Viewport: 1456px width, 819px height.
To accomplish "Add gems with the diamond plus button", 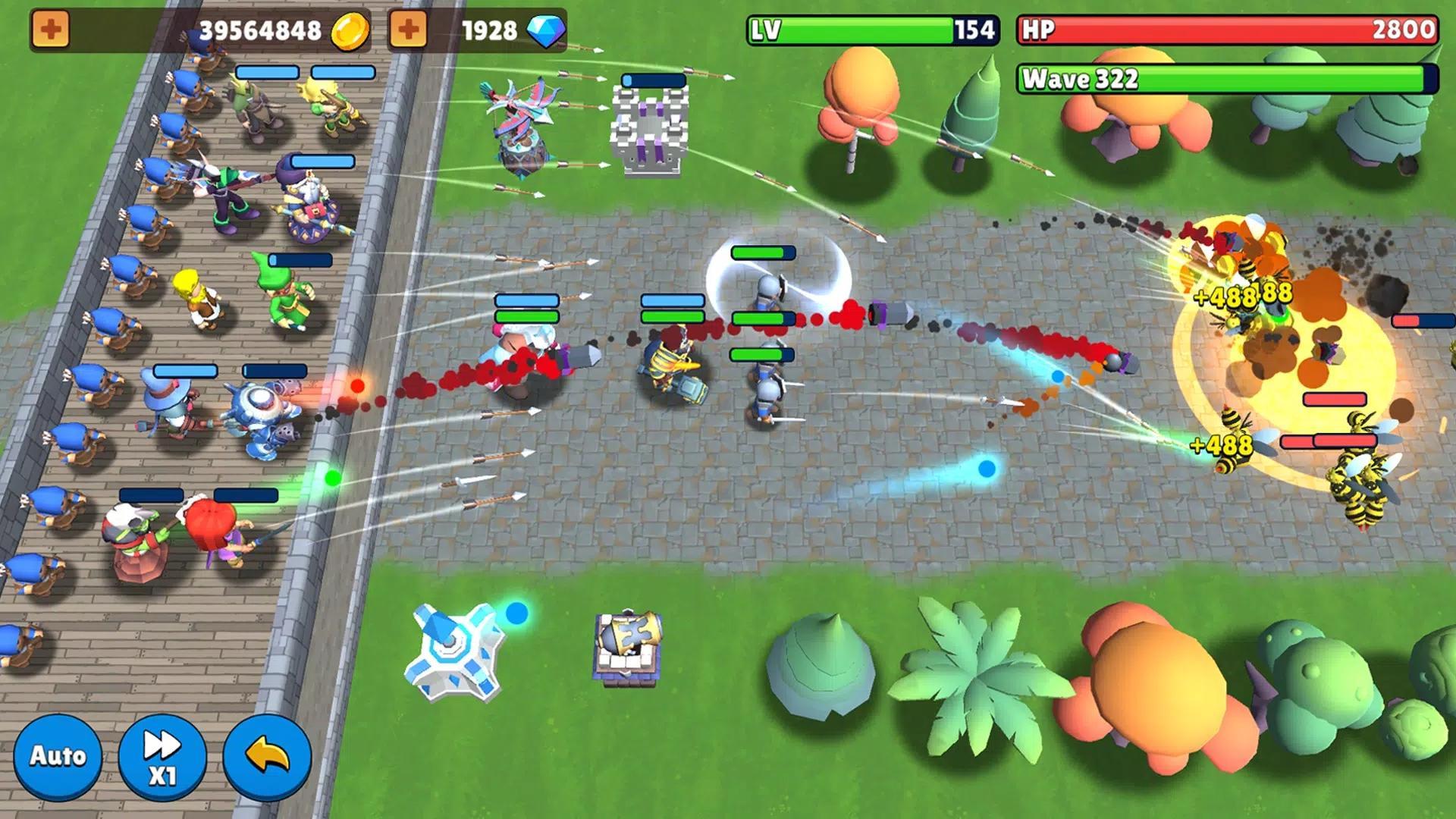I will point(408,30).
